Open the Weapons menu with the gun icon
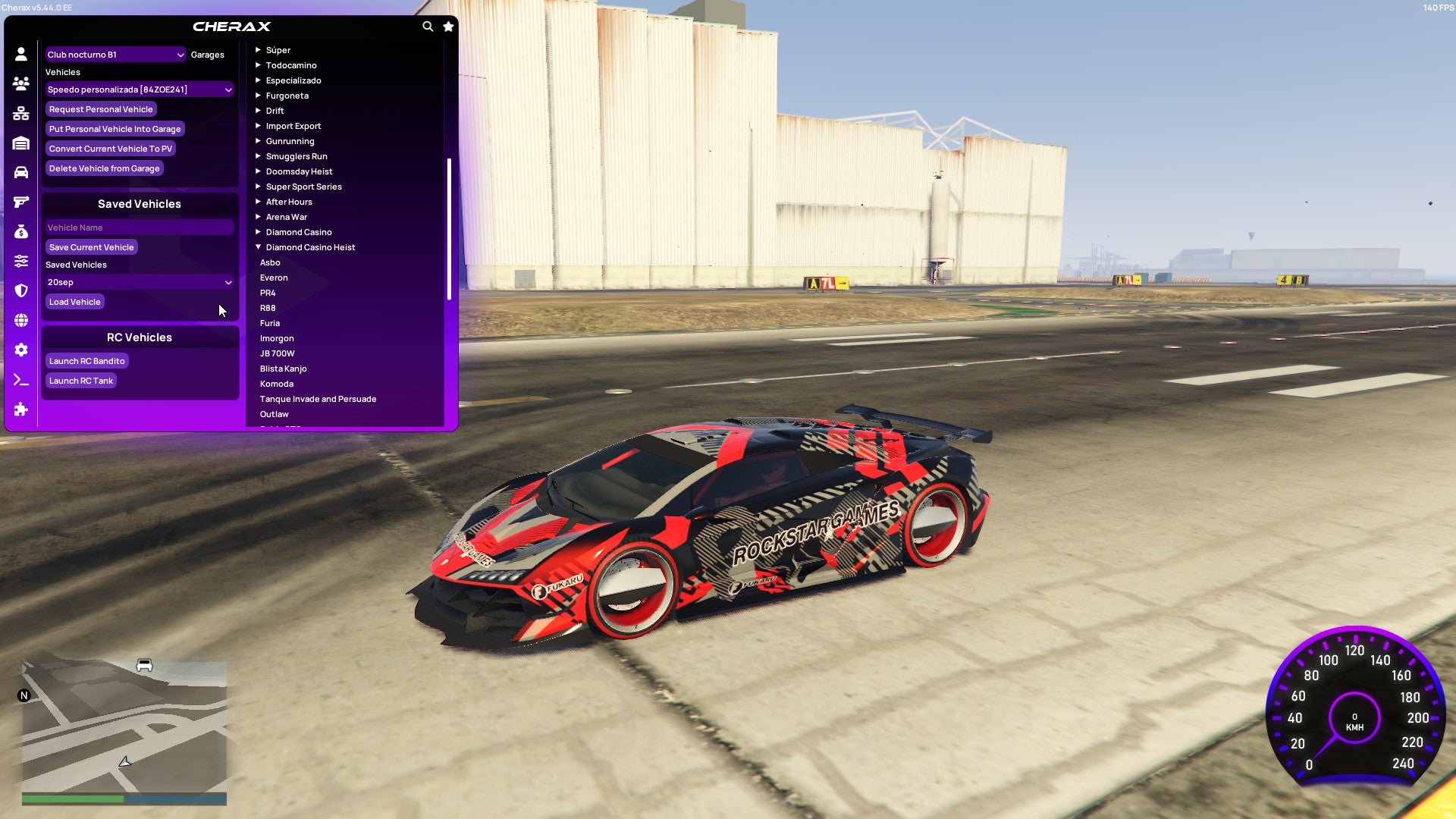Image resolution: width=1456 pixels, height=819 pixels. 21,200
